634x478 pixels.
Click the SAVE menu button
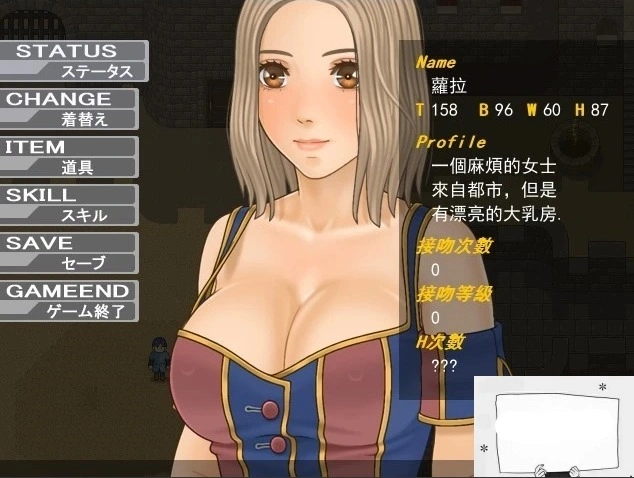[x=68, y=252]
